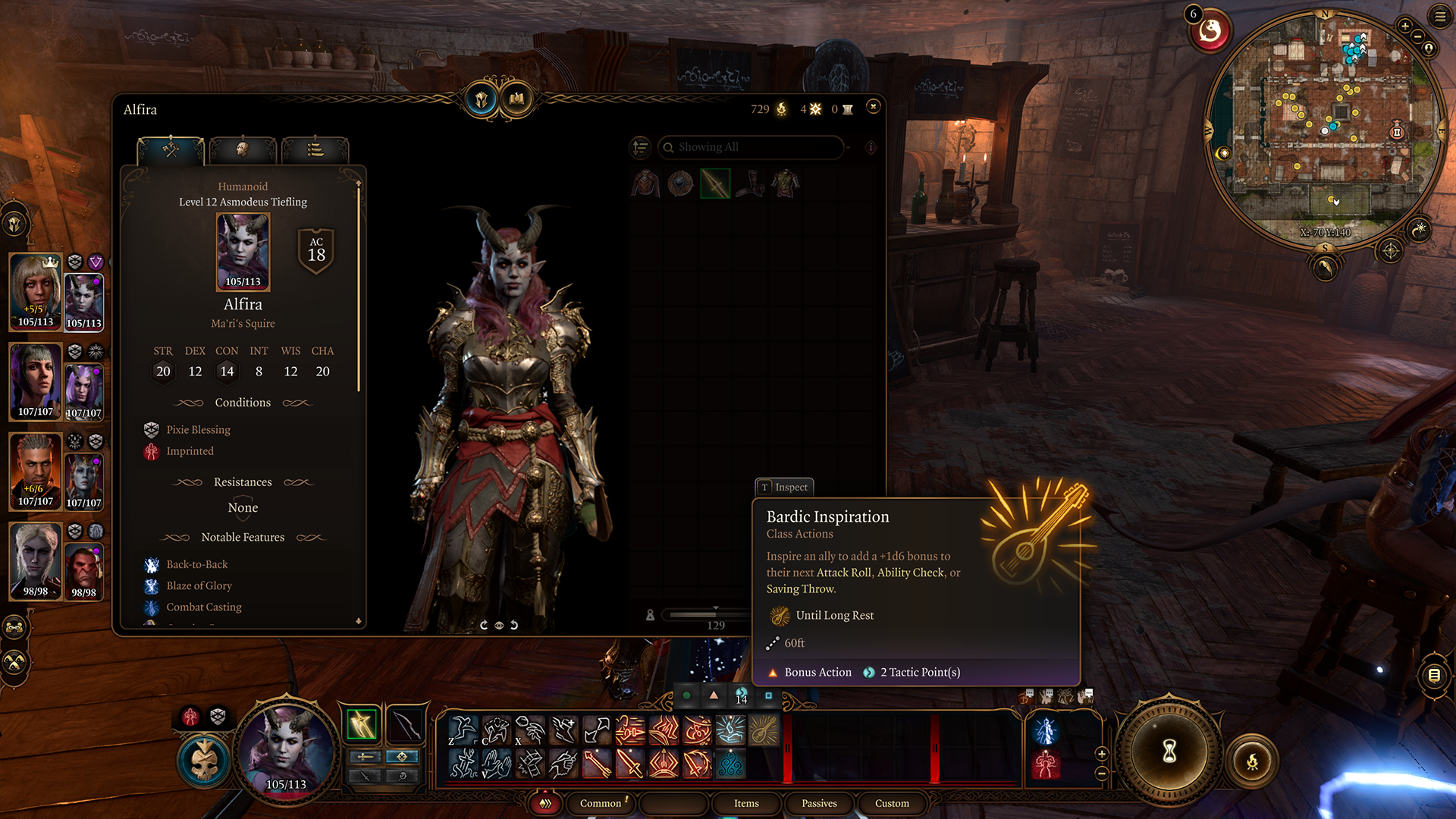Open the Custom hotbar tab
The image size is (1456, 819).
tap(892, 803)
